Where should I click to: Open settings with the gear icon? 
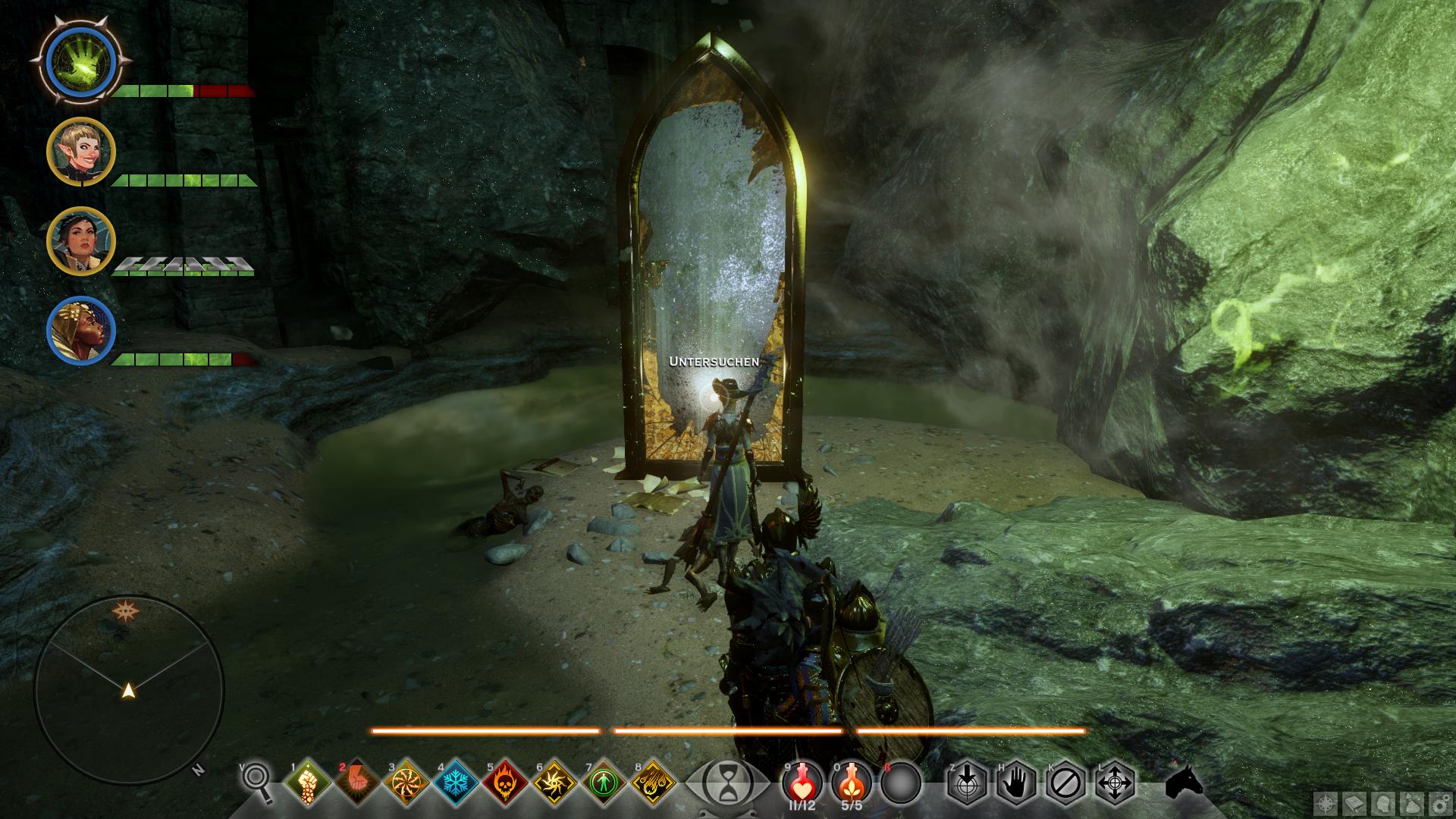tap(1440, 802)
